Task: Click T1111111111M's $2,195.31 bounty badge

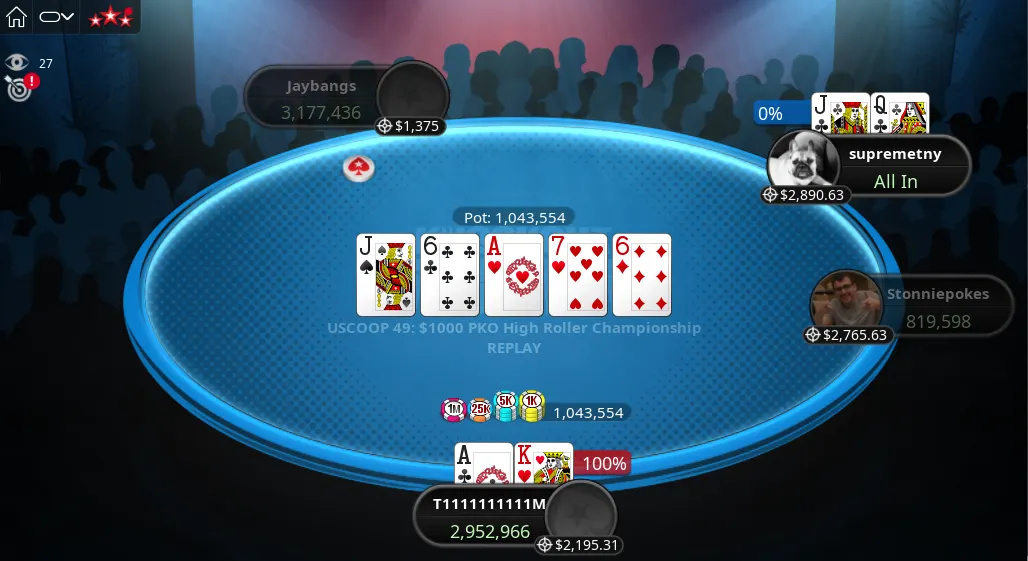Action: coord(579,545)
